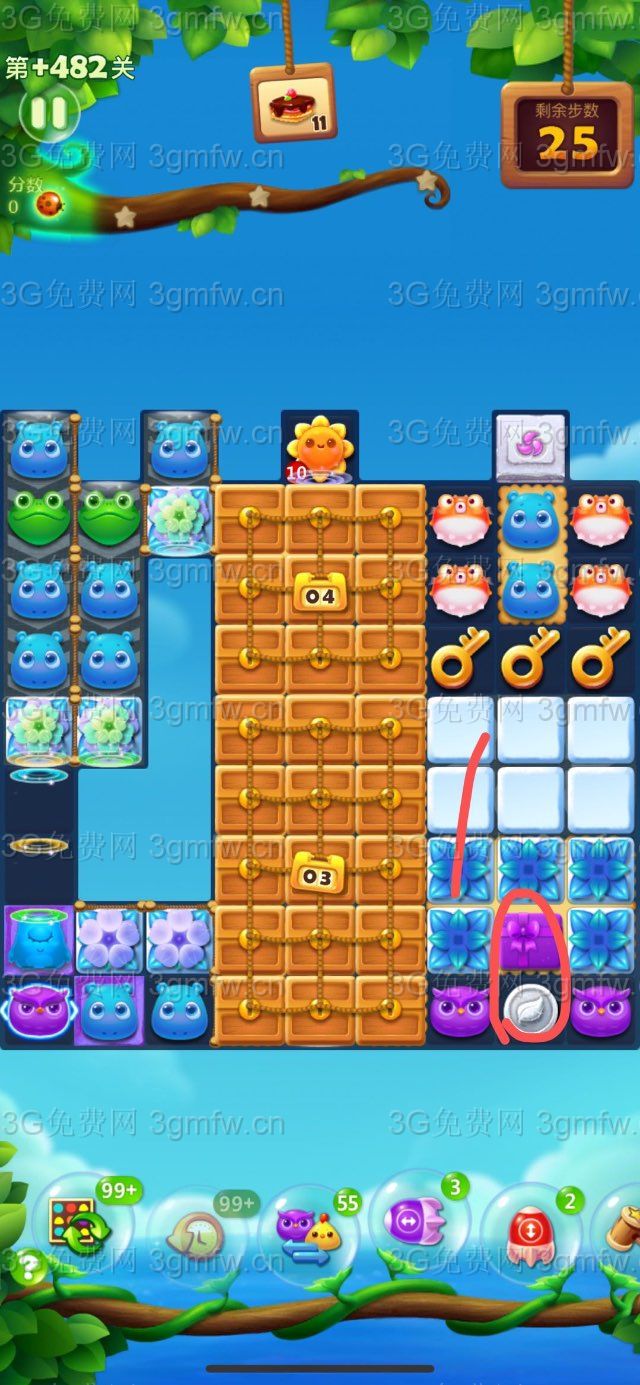
Task: Tap the sunflower tile marked 10
Action: [x=319, y=447]
